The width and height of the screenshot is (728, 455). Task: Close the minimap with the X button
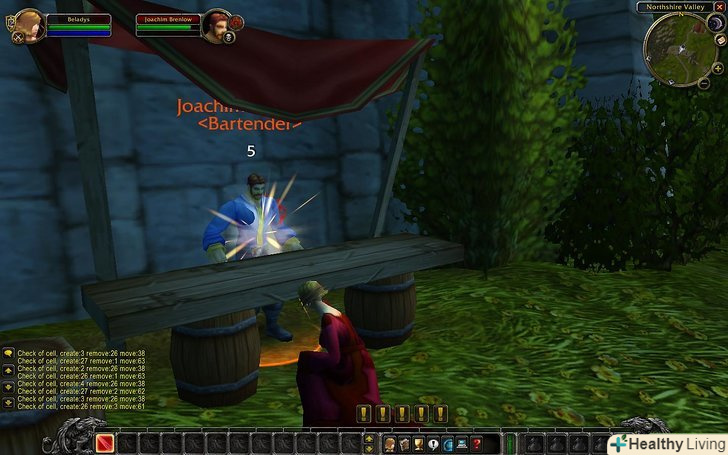719,7
